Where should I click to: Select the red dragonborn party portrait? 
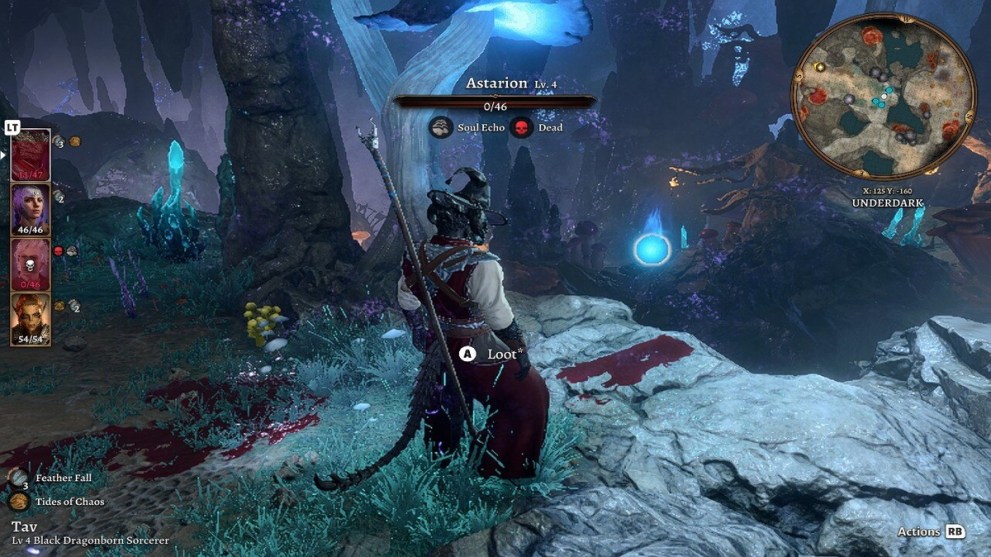tap(30, 156)
